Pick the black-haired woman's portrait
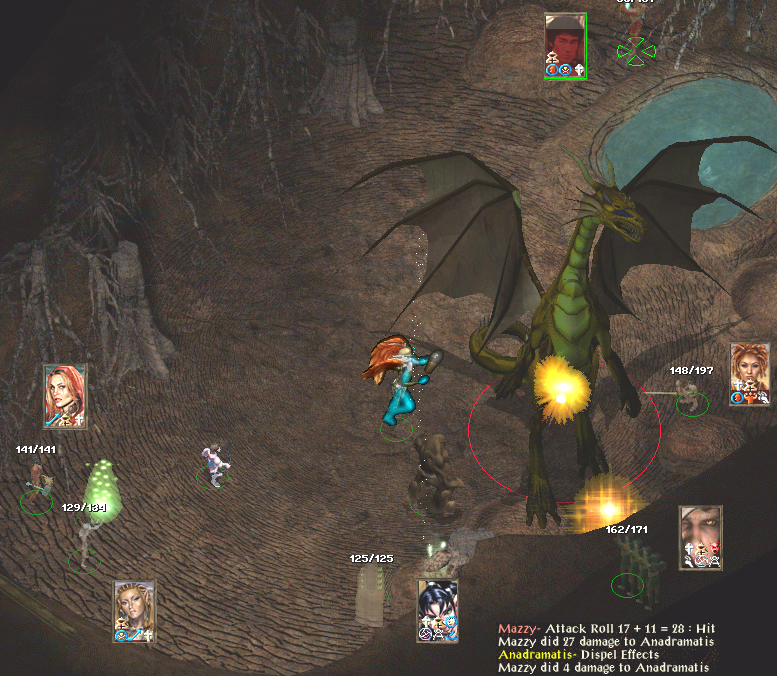This screenshot has height=676, width=777. pos(437,610)
